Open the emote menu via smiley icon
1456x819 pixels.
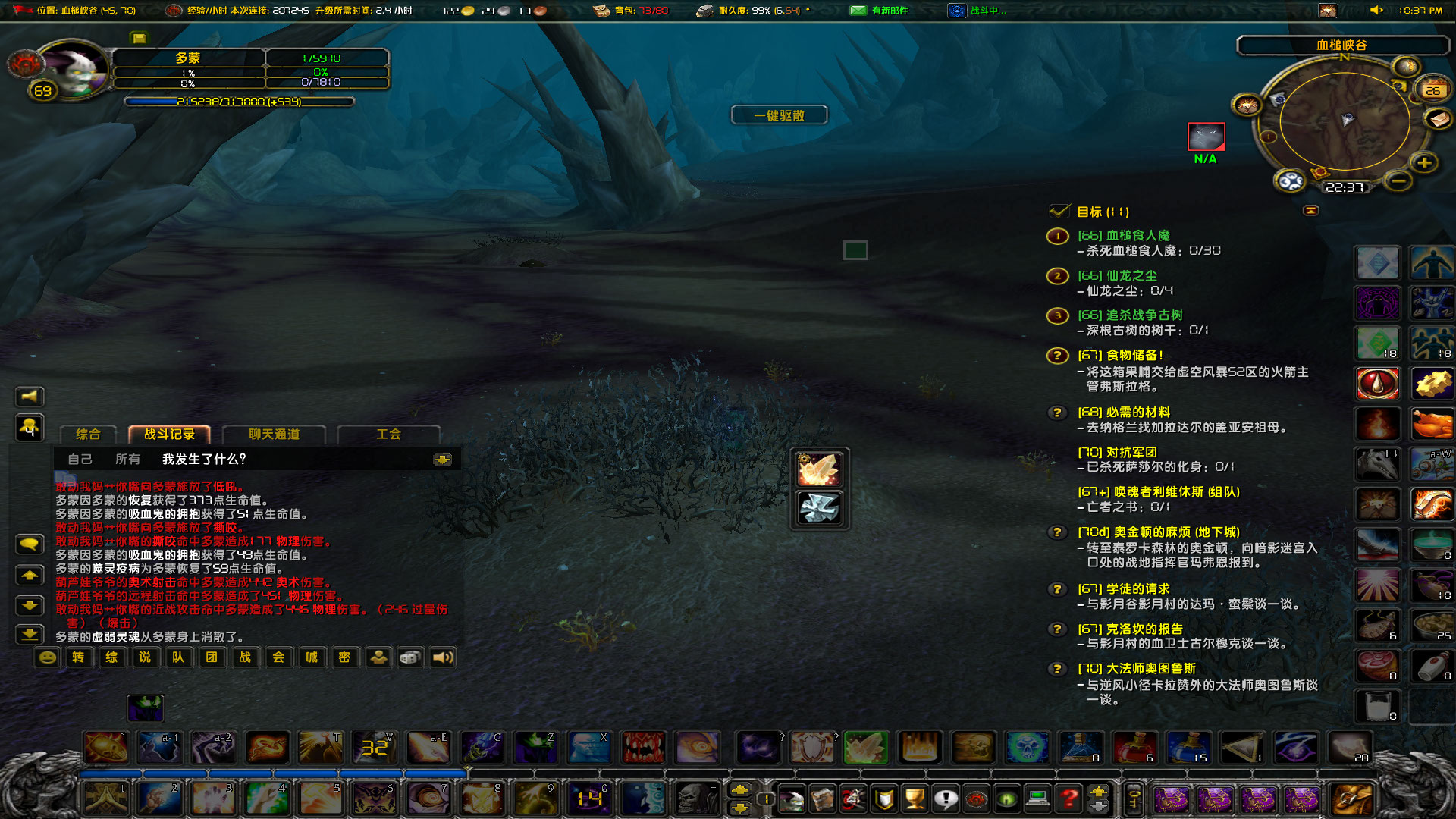point(48,657)
